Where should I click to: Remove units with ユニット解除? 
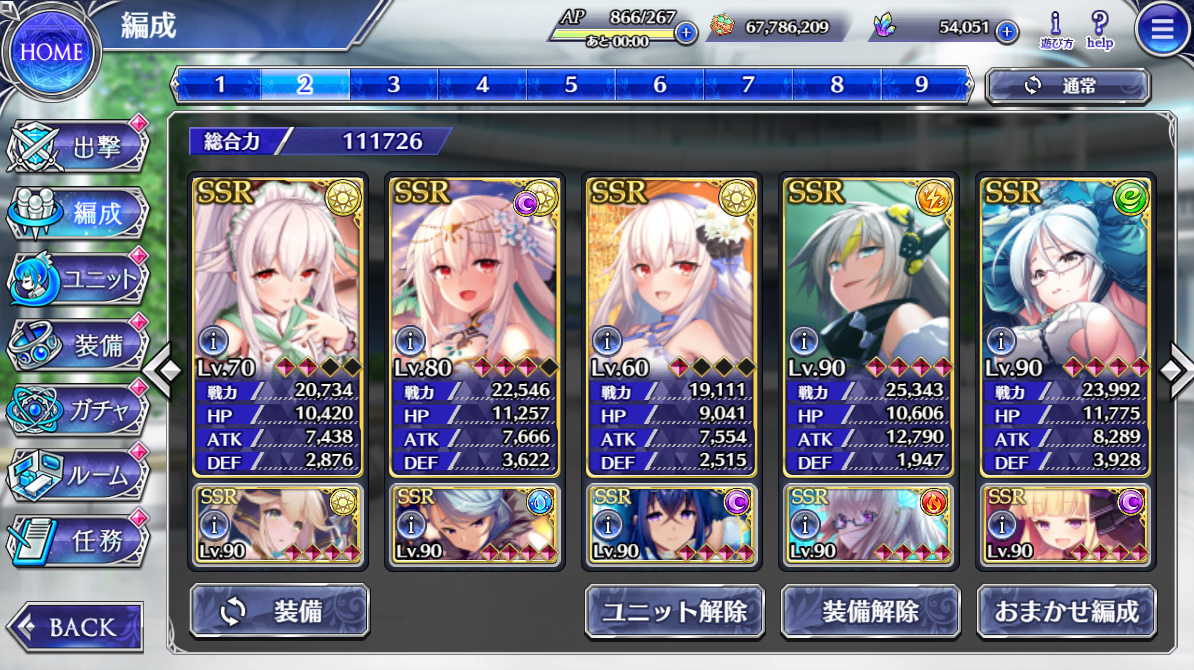tap(675, 611)
